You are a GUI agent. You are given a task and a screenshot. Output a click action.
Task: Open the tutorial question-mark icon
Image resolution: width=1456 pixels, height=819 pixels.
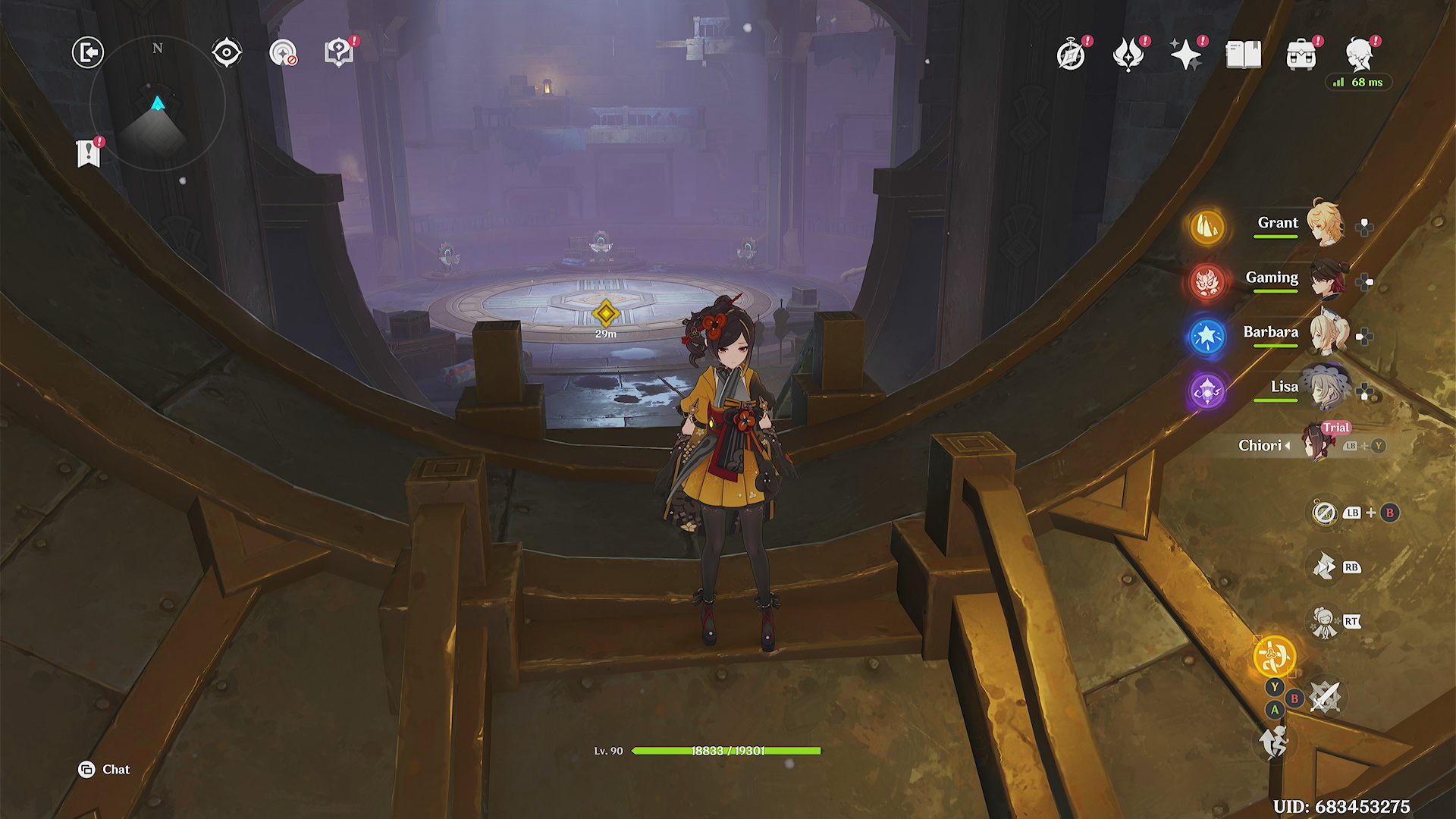(x=339, y=53)
